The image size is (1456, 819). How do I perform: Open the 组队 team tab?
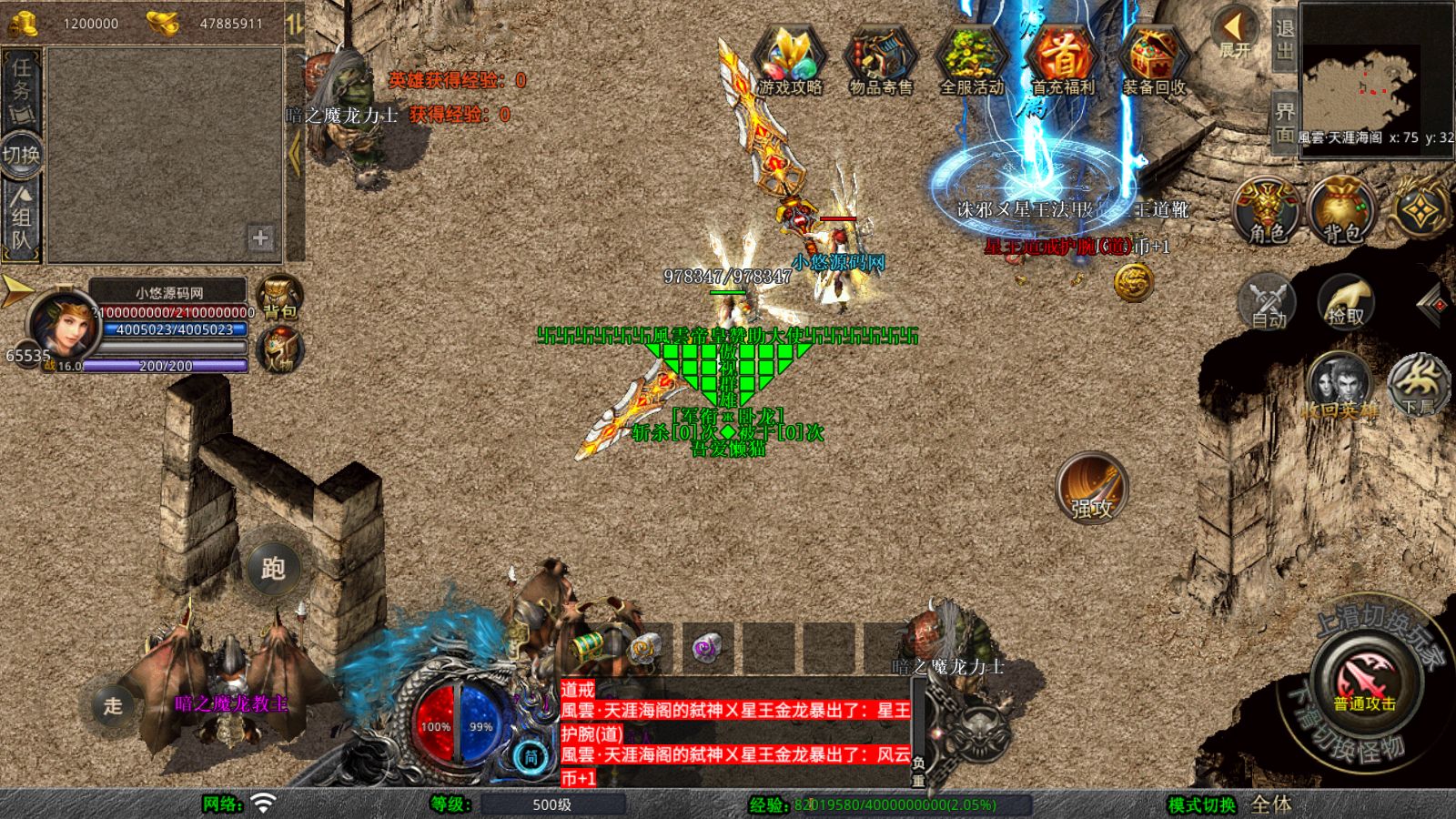(x=21, y=218)
